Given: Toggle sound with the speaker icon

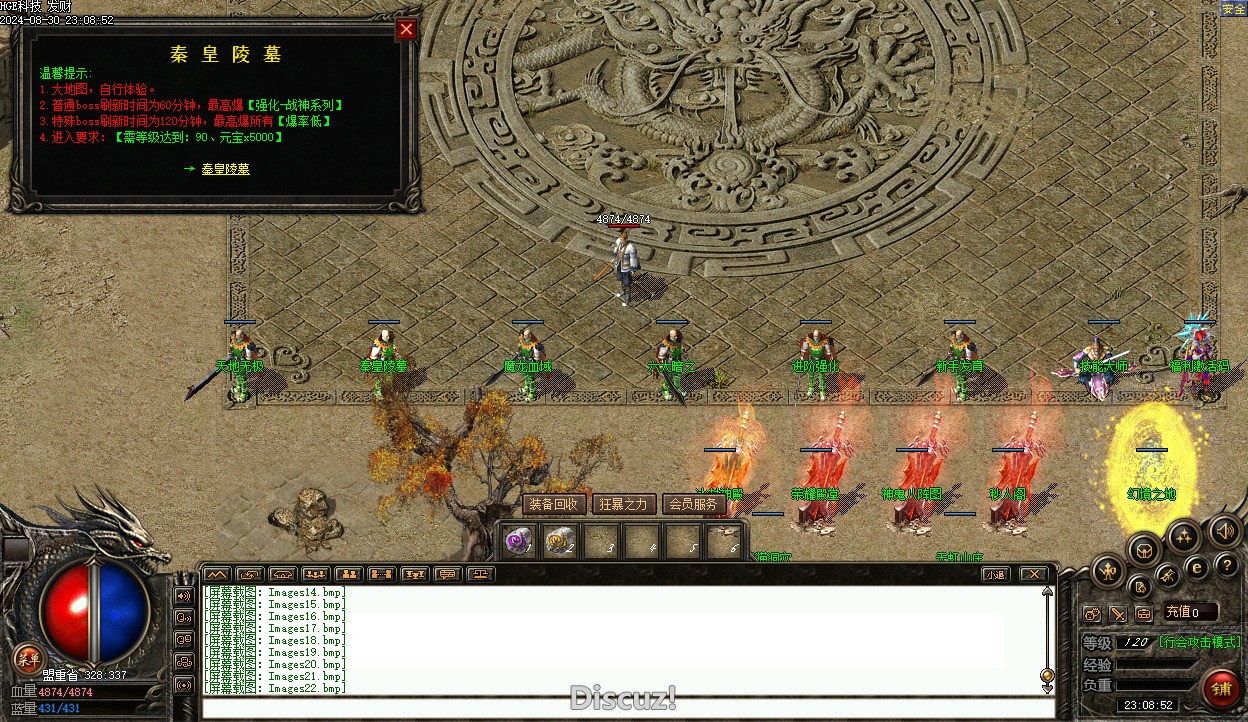Looking at the screenshot, I should click(x=1224, y=529).
